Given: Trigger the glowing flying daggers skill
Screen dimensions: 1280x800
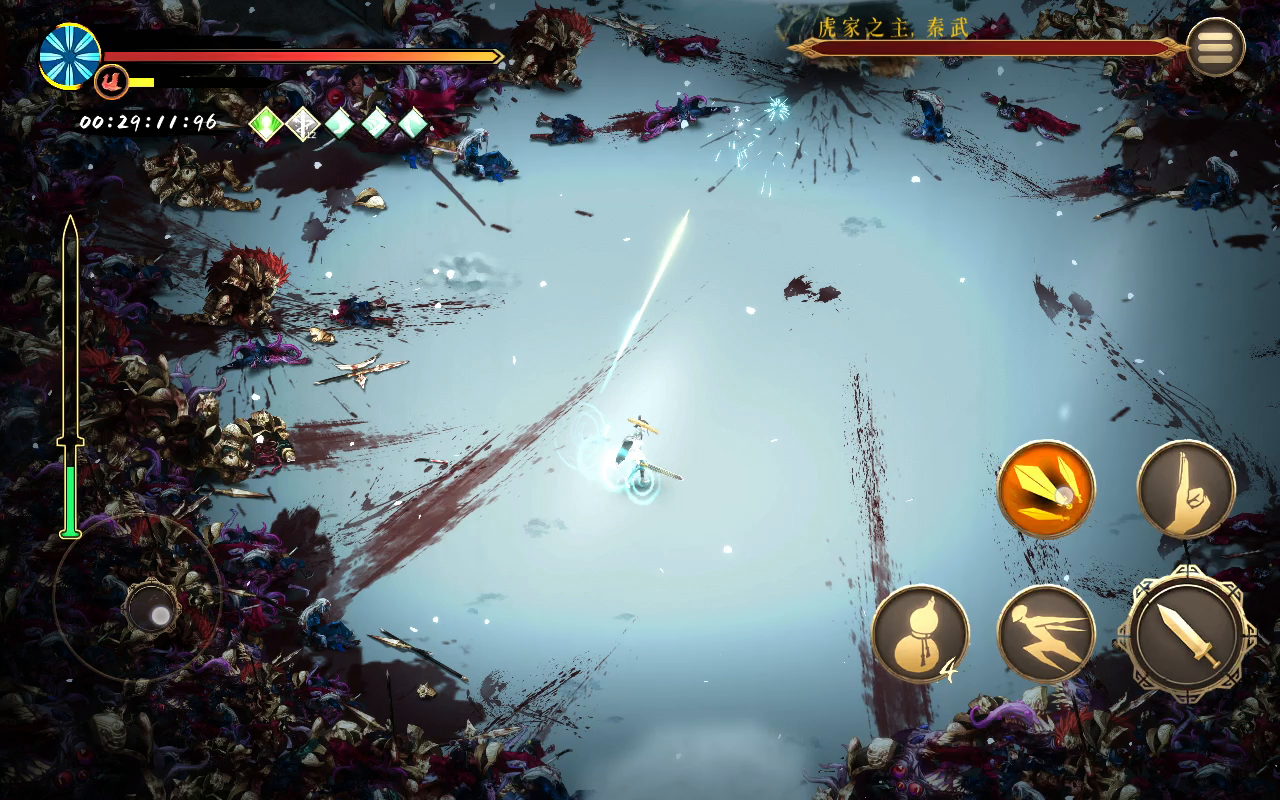Looking at the screenshot, I should pyautogui.click(x=1046, y=489).
